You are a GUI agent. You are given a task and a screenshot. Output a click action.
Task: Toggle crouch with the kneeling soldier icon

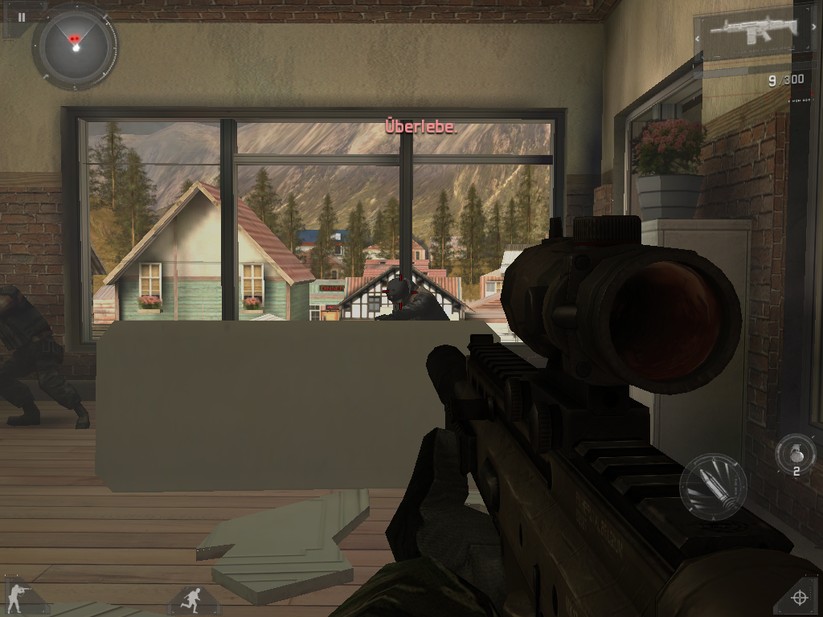pos(19,598)
